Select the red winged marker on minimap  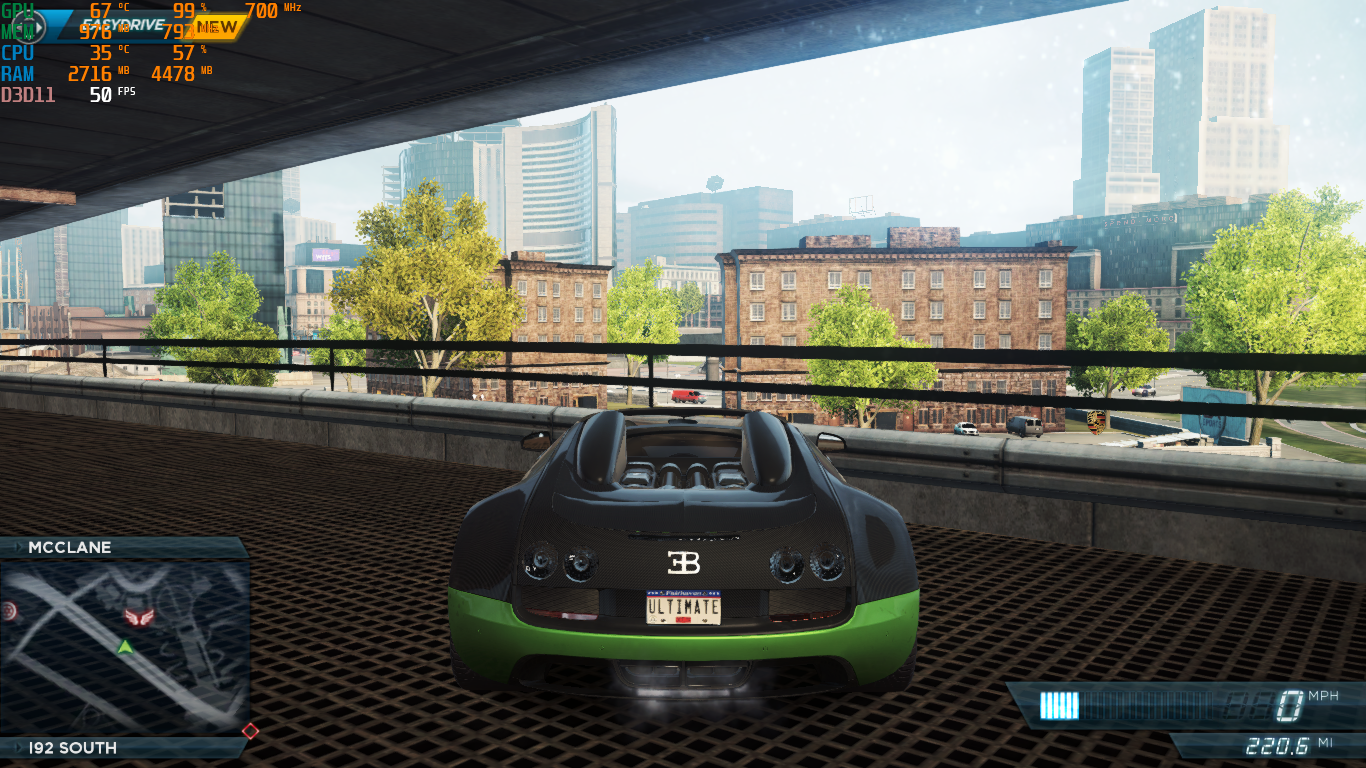(x=135, y=619)
